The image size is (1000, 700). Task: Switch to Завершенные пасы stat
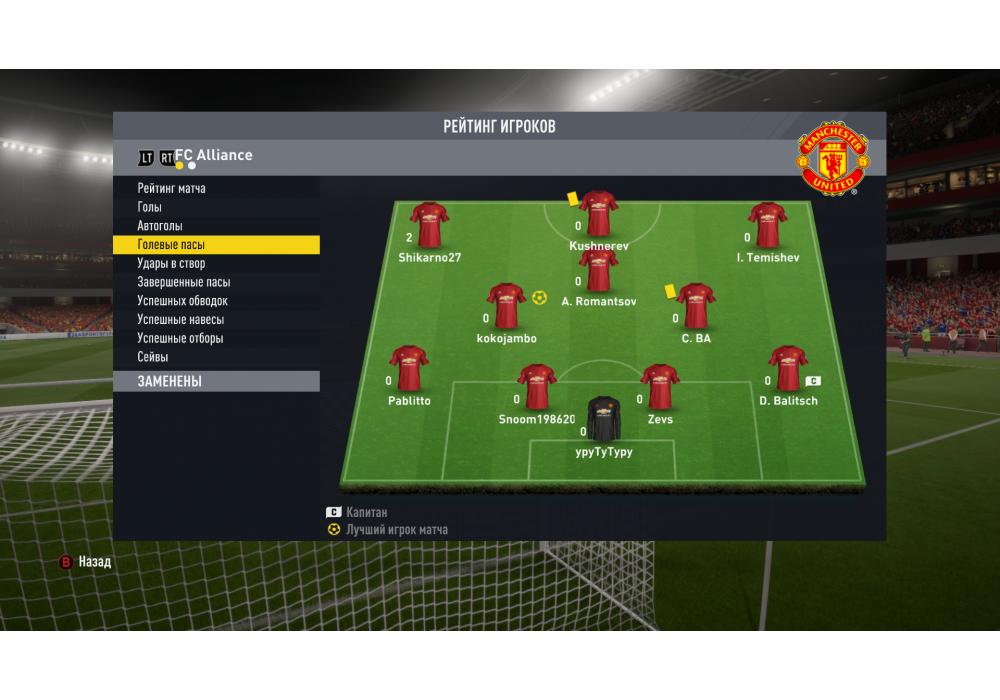pyautogui.click(x=184, y=282)
